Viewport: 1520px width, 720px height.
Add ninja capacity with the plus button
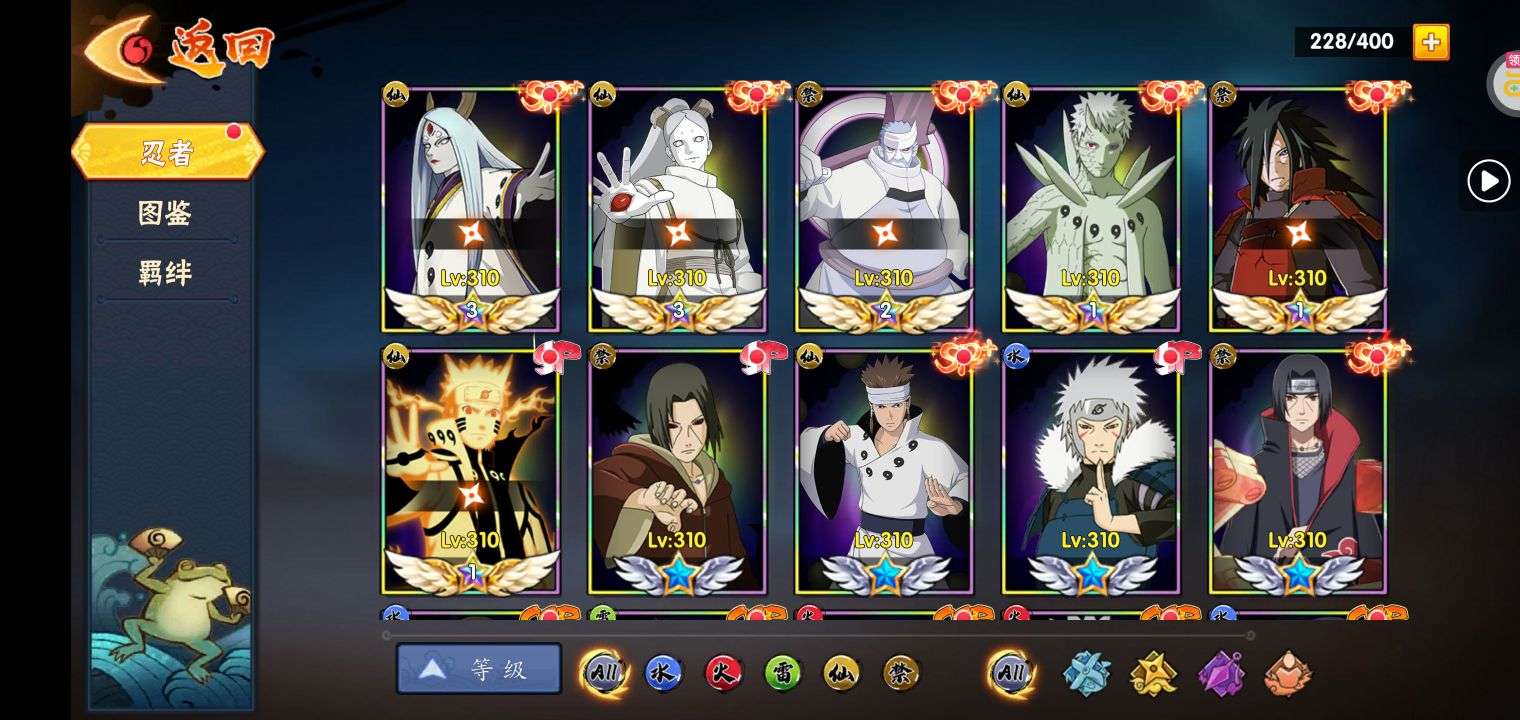point(1430,42)
